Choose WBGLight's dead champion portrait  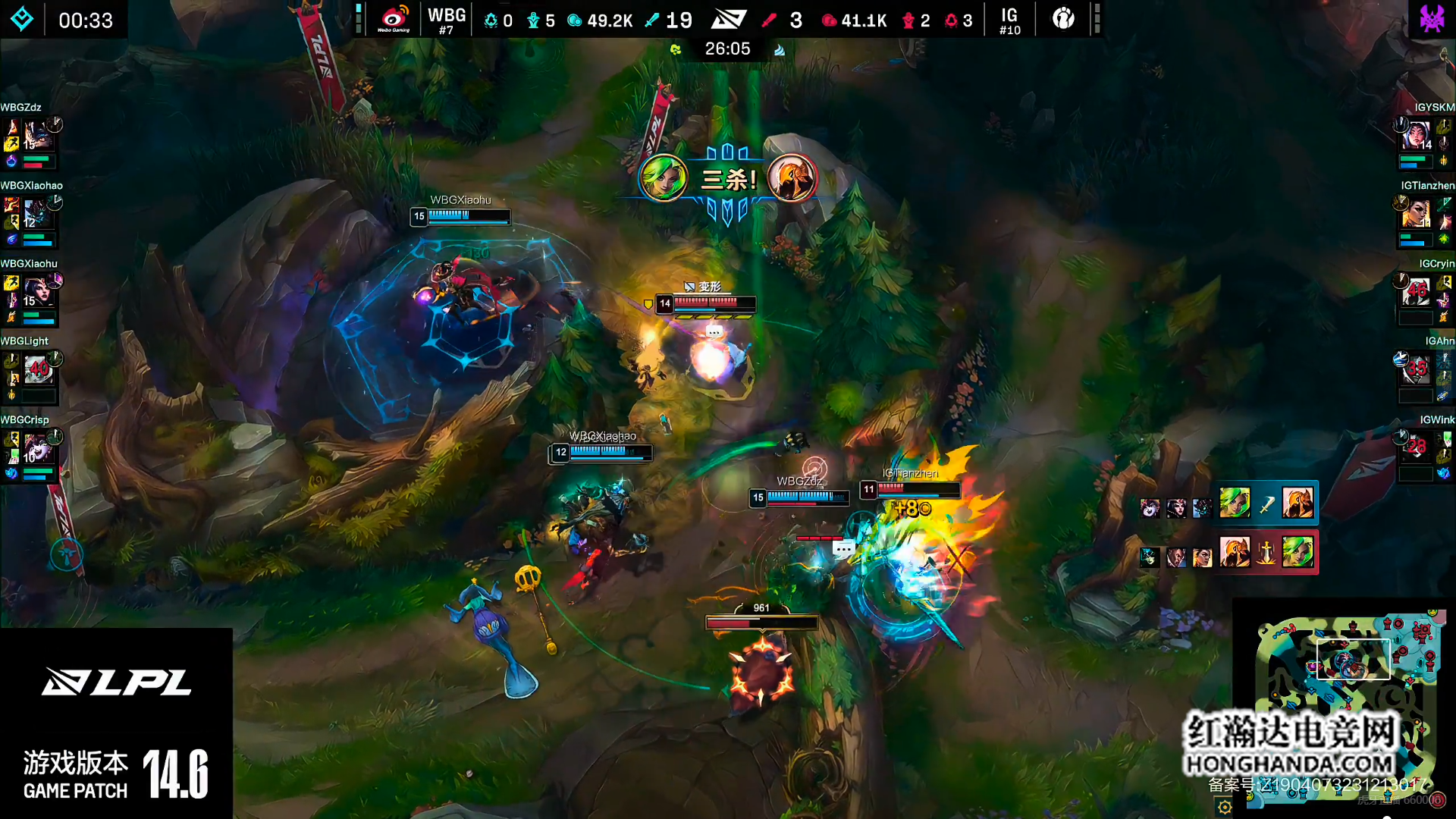[37, 371]
